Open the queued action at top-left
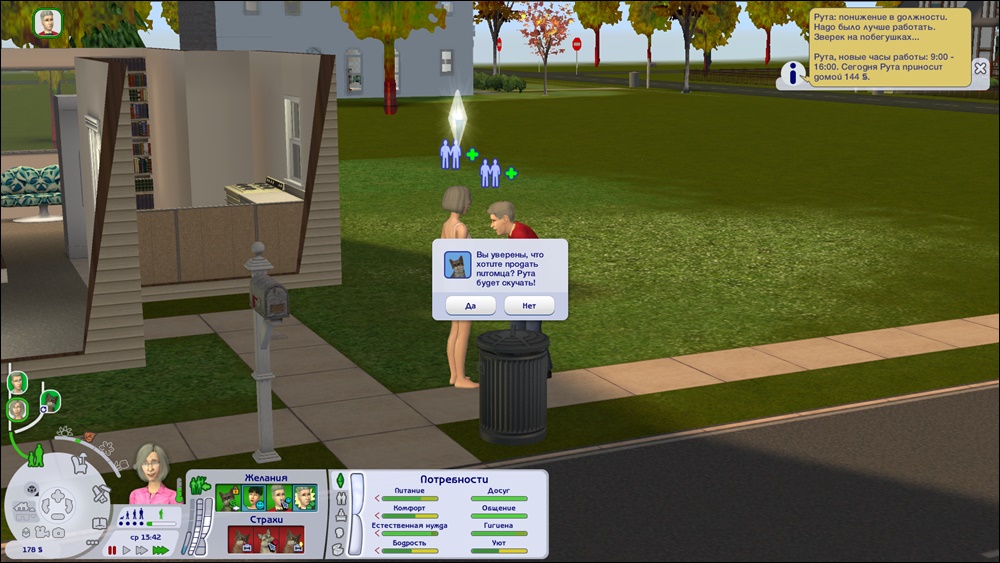The height and width of the screenshot is (563, 1000). pos(47,22)
